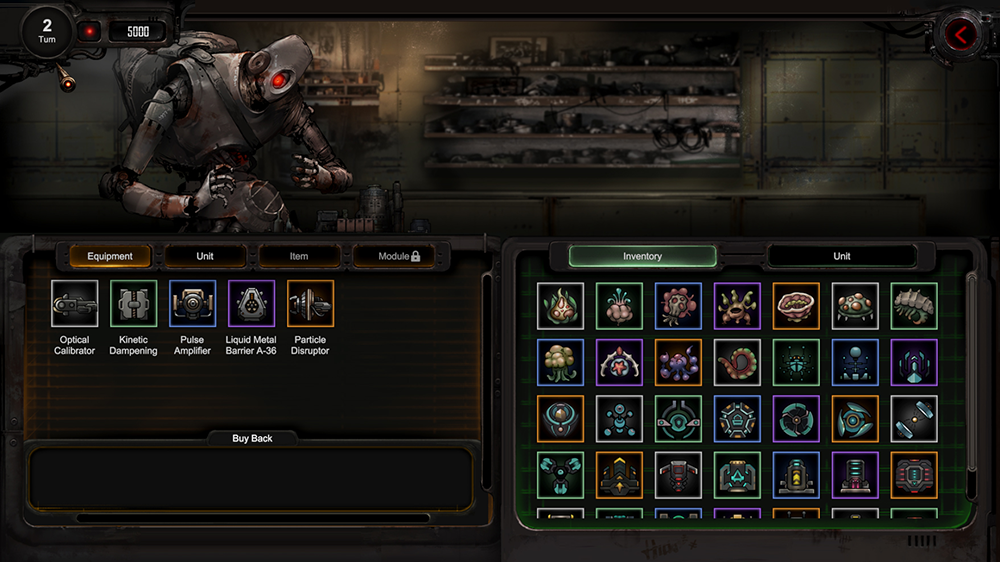This screenshot has width=1000, height=562.
Task: Select Liquid Metal Barrier A-36
Action: point(251,303)
